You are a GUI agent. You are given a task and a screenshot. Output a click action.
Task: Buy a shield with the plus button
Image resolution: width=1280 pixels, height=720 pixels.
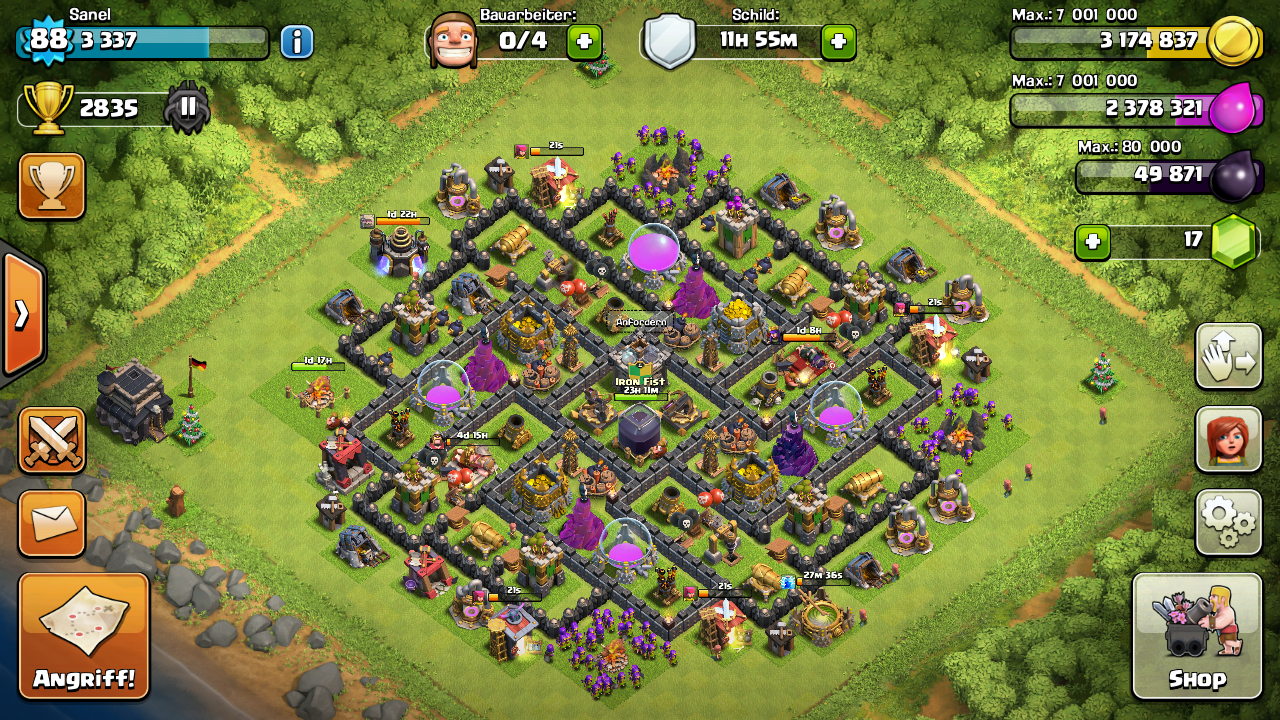tap(838, 42)
